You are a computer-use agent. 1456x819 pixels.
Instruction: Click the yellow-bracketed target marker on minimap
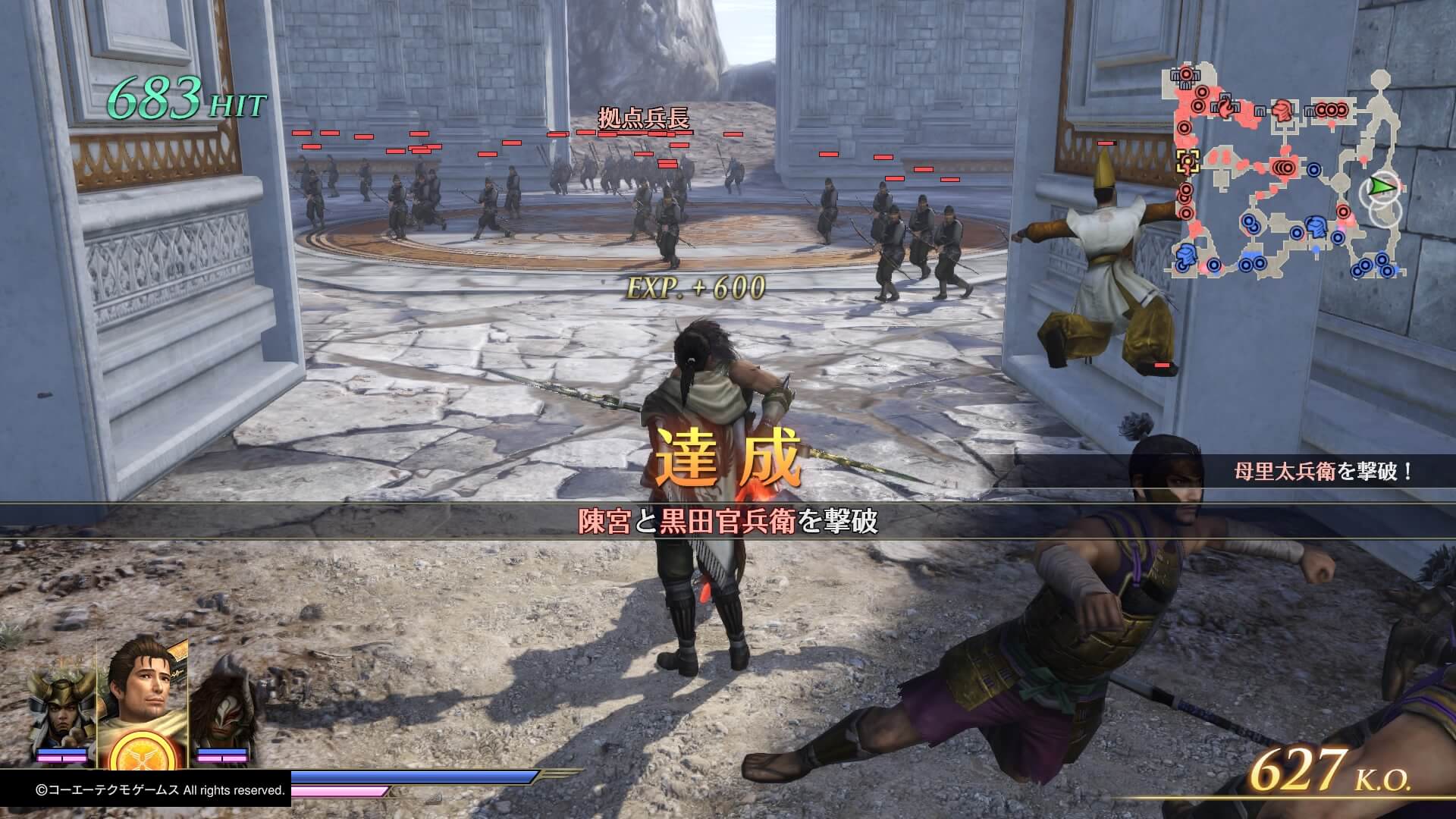(x=1187, y=160)
